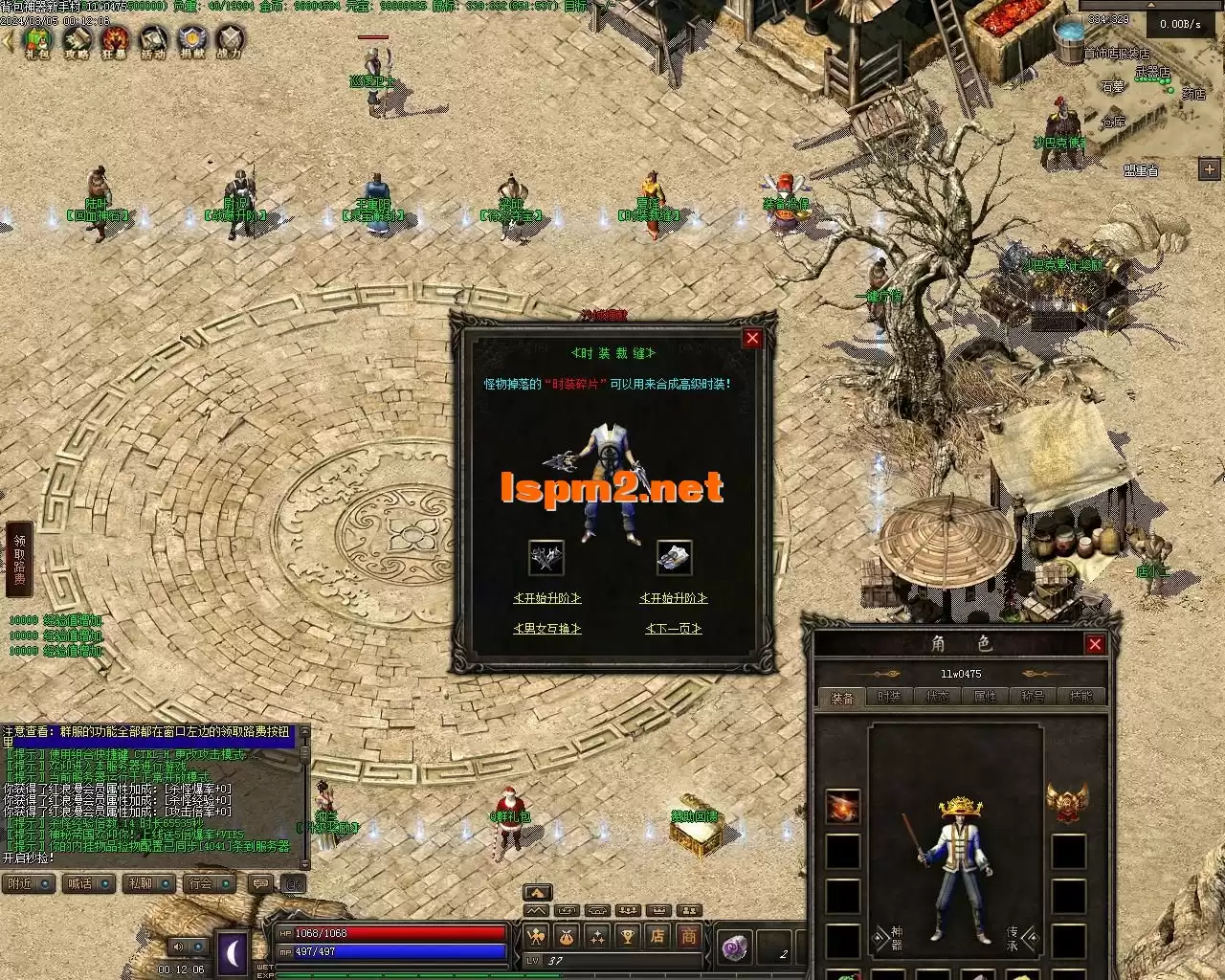This screenshot has height=980, width=1225.
Task: Show the 属性 attributes tab
Action: point(985,697)
